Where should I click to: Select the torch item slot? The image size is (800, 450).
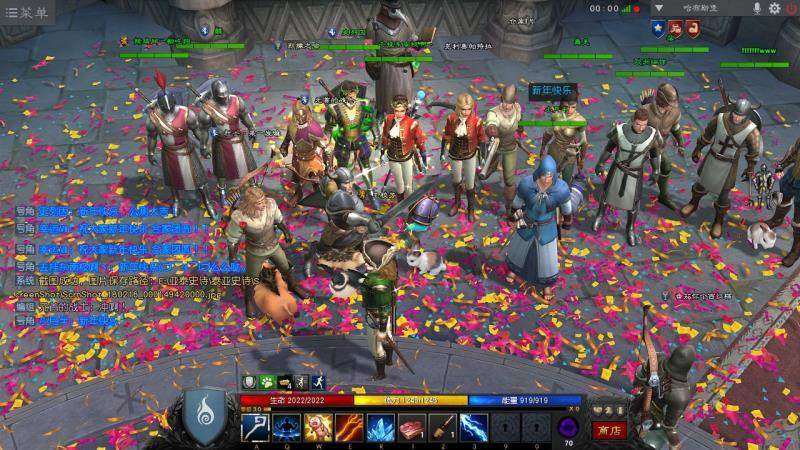point(442,428)
